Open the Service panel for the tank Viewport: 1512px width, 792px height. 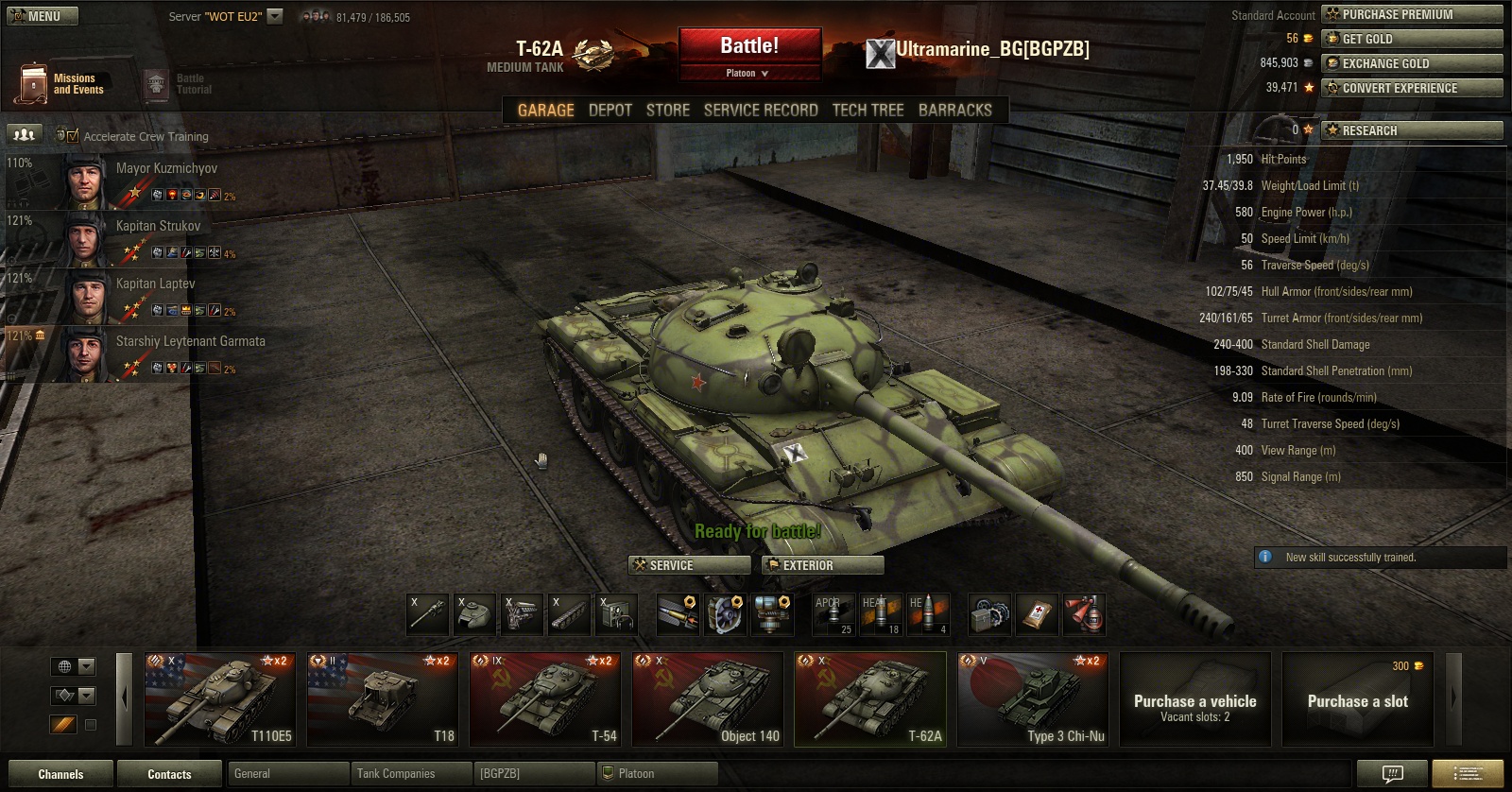click(x=689, y=565)
